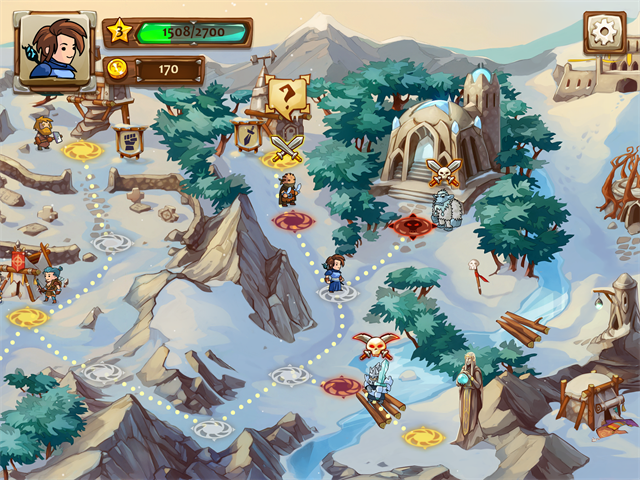The image size is (640, 480).
Task: Select the yellow node beside the axe dwarf
Action: (83, 151)
